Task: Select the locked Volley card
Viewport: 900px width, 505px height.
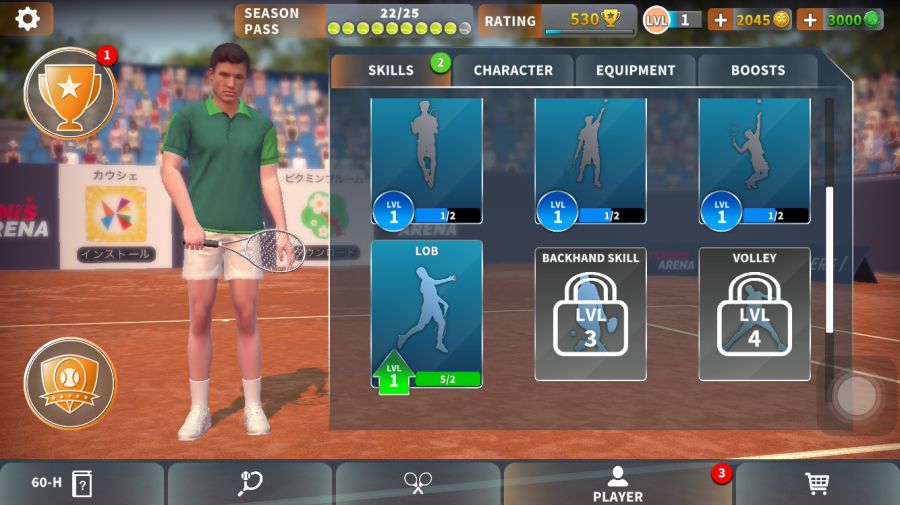Action: [754, 315]
